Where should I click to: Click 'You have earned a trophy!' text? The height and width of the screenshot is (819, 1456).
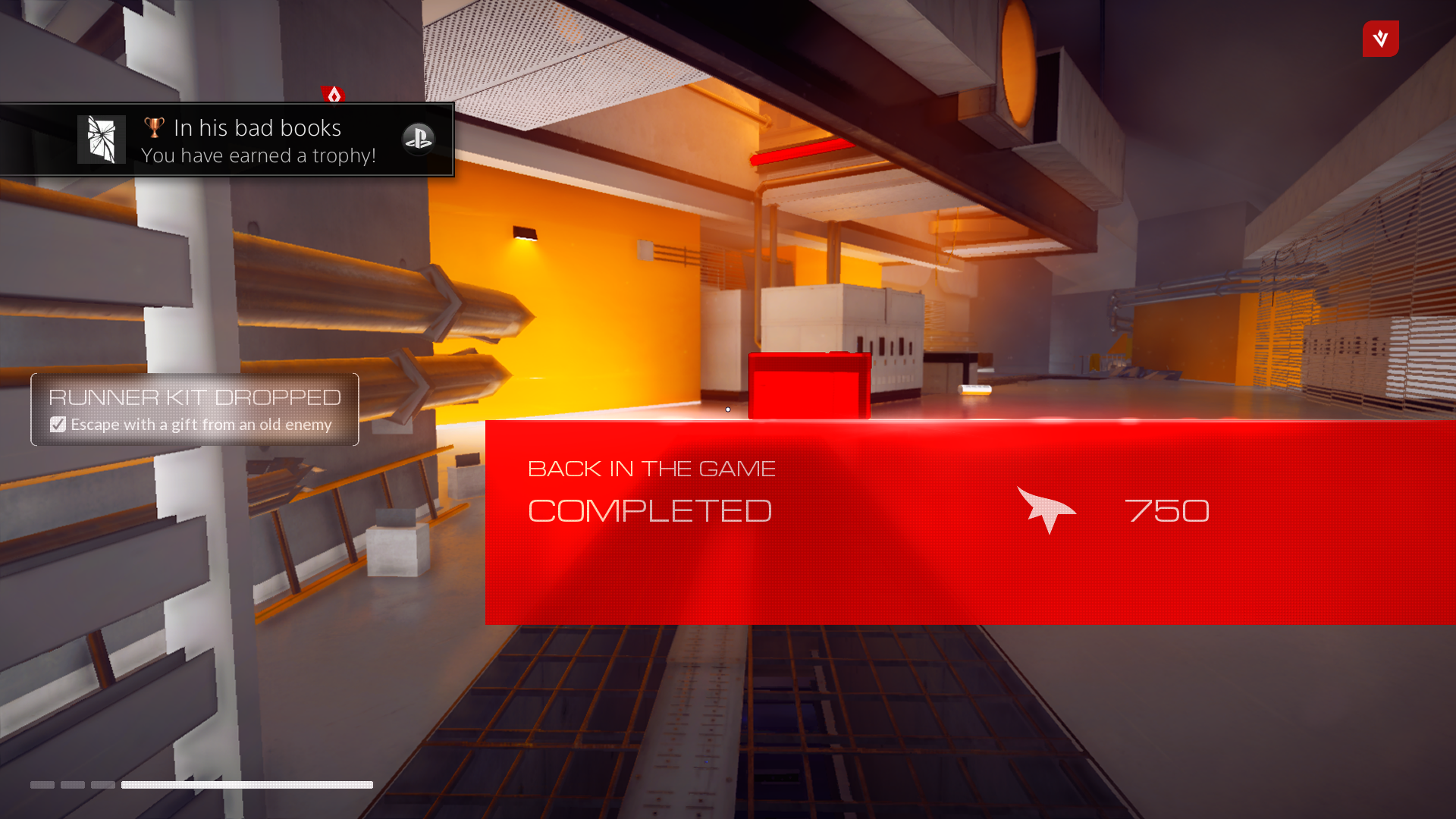[x=259, y=155]
